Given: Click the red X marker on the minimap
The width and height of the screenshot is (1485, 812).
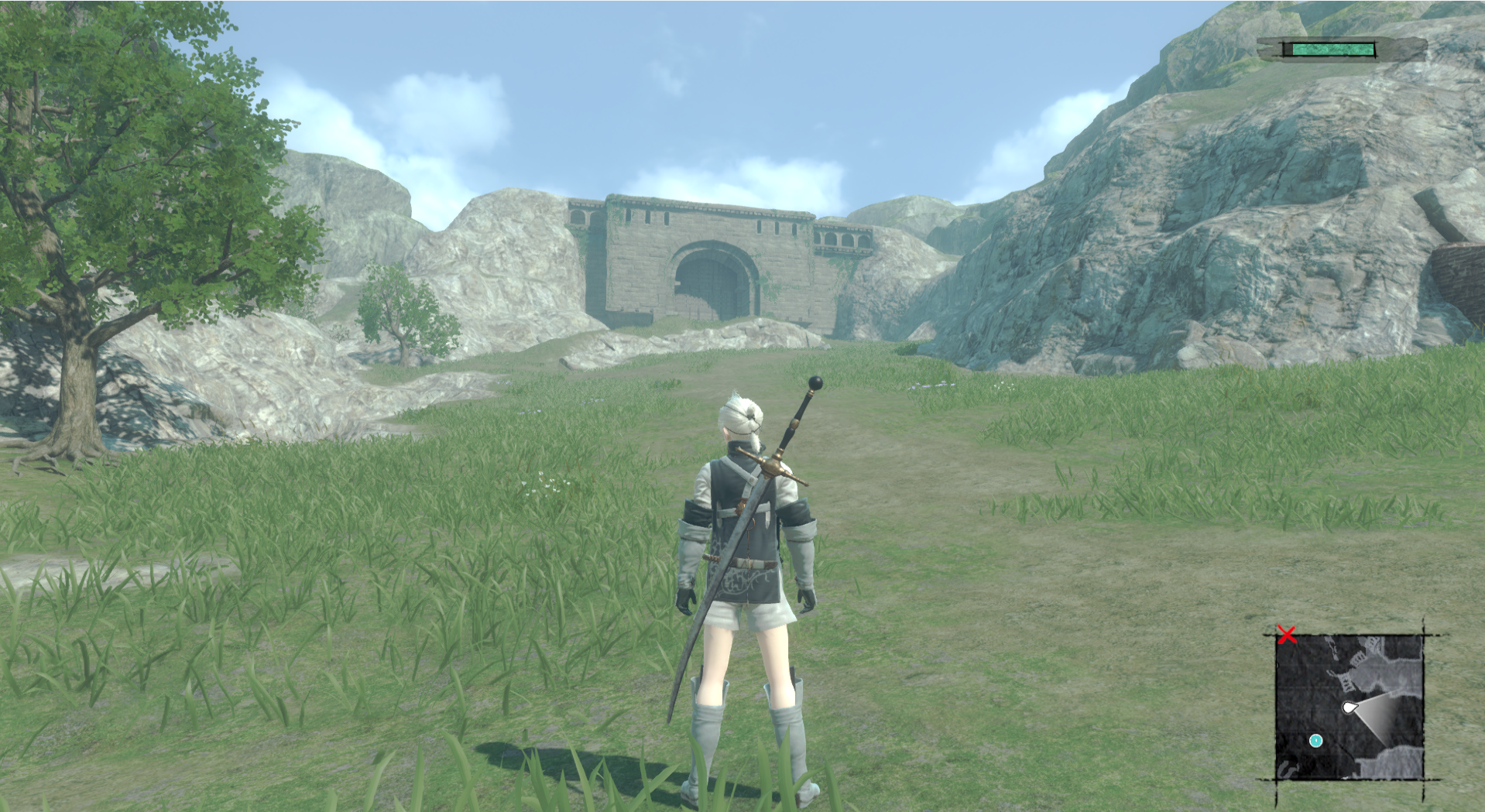Looking at the screenshot, I should pos(1287,636).
